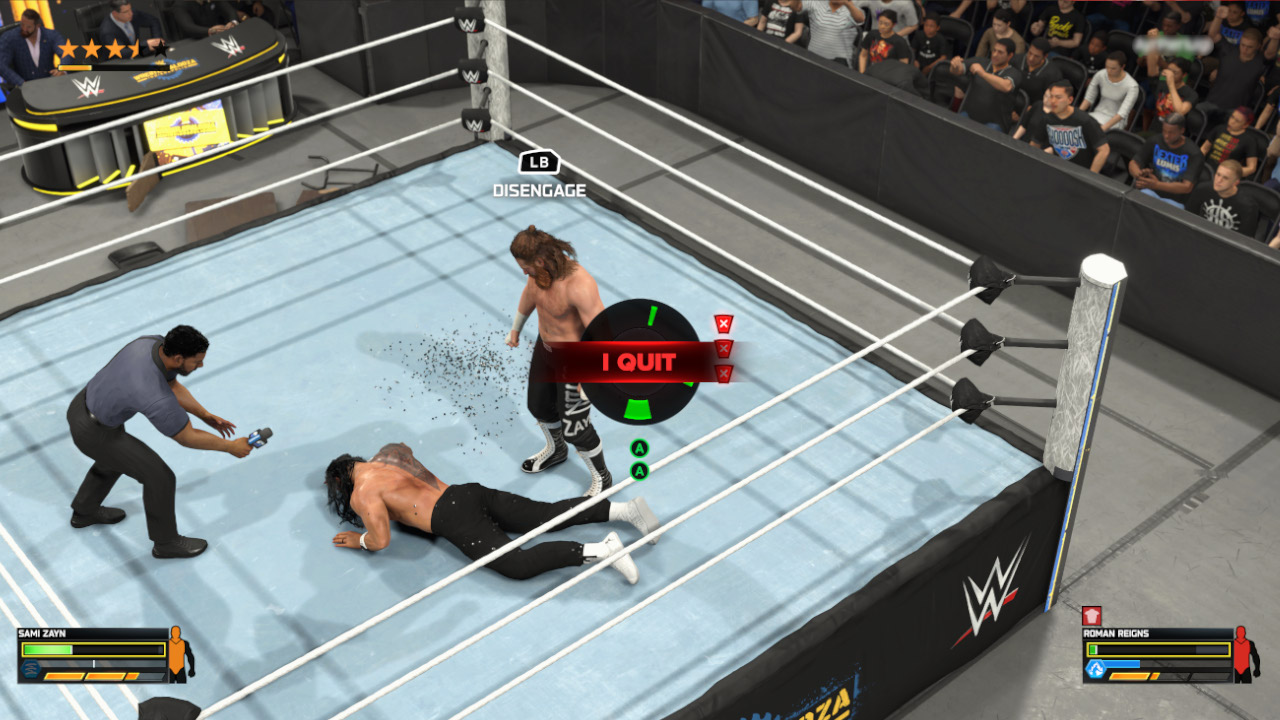Select Sami Zayn's orange body damage figure

(178, 653)
